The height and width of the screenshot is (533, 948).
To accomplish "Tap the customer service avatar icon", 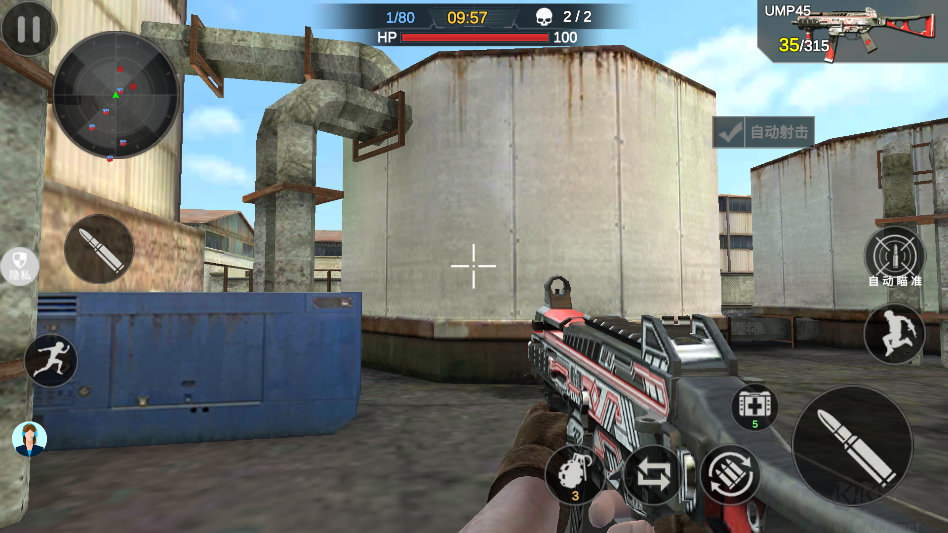I will click(x=30, y=438).
